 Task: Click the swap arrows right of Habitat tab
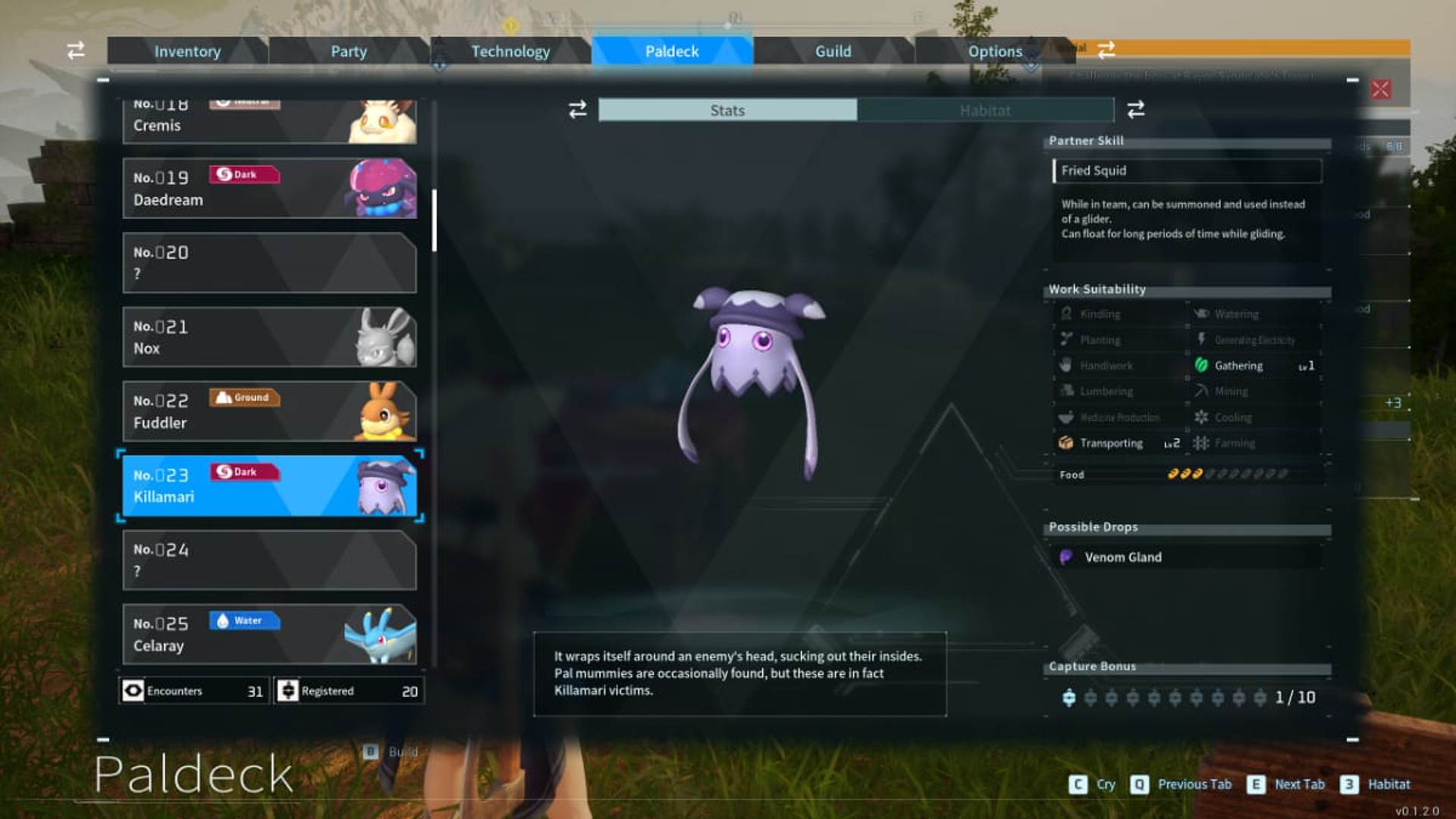[x=1134, y=110]
